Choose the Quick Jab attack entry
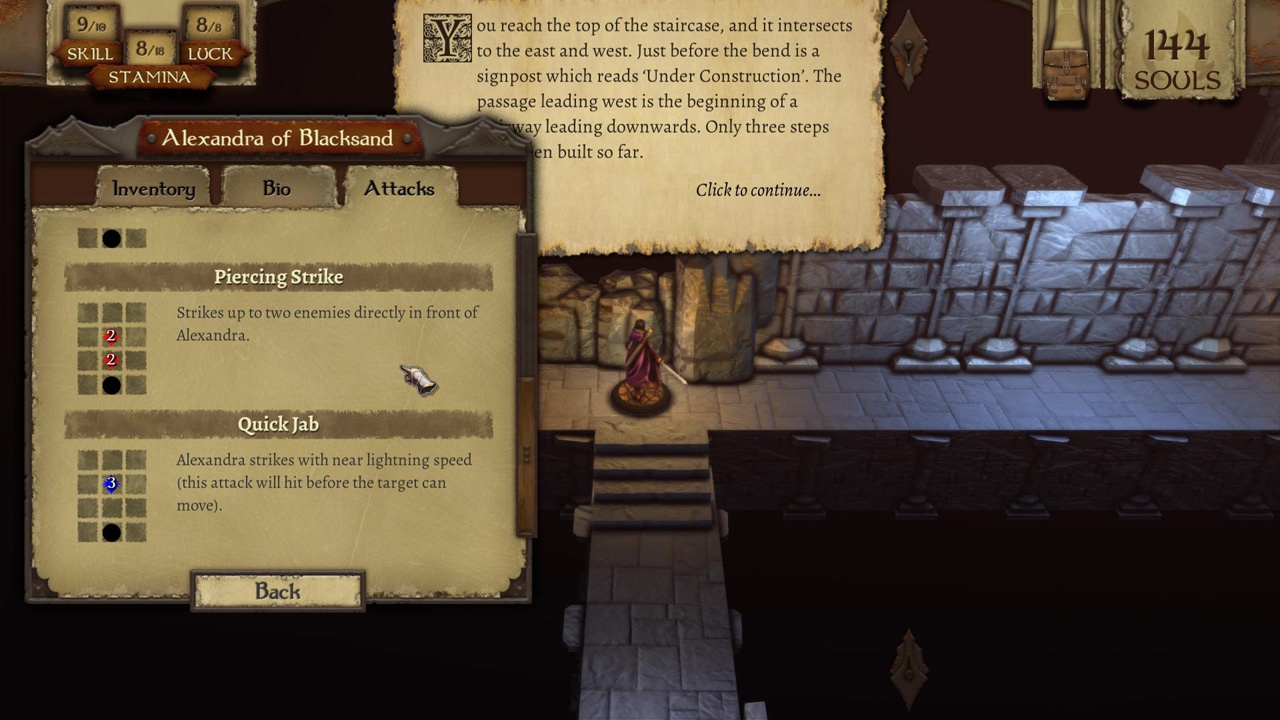The height and width of the screenshot is (720, 1280). [278, 425]
